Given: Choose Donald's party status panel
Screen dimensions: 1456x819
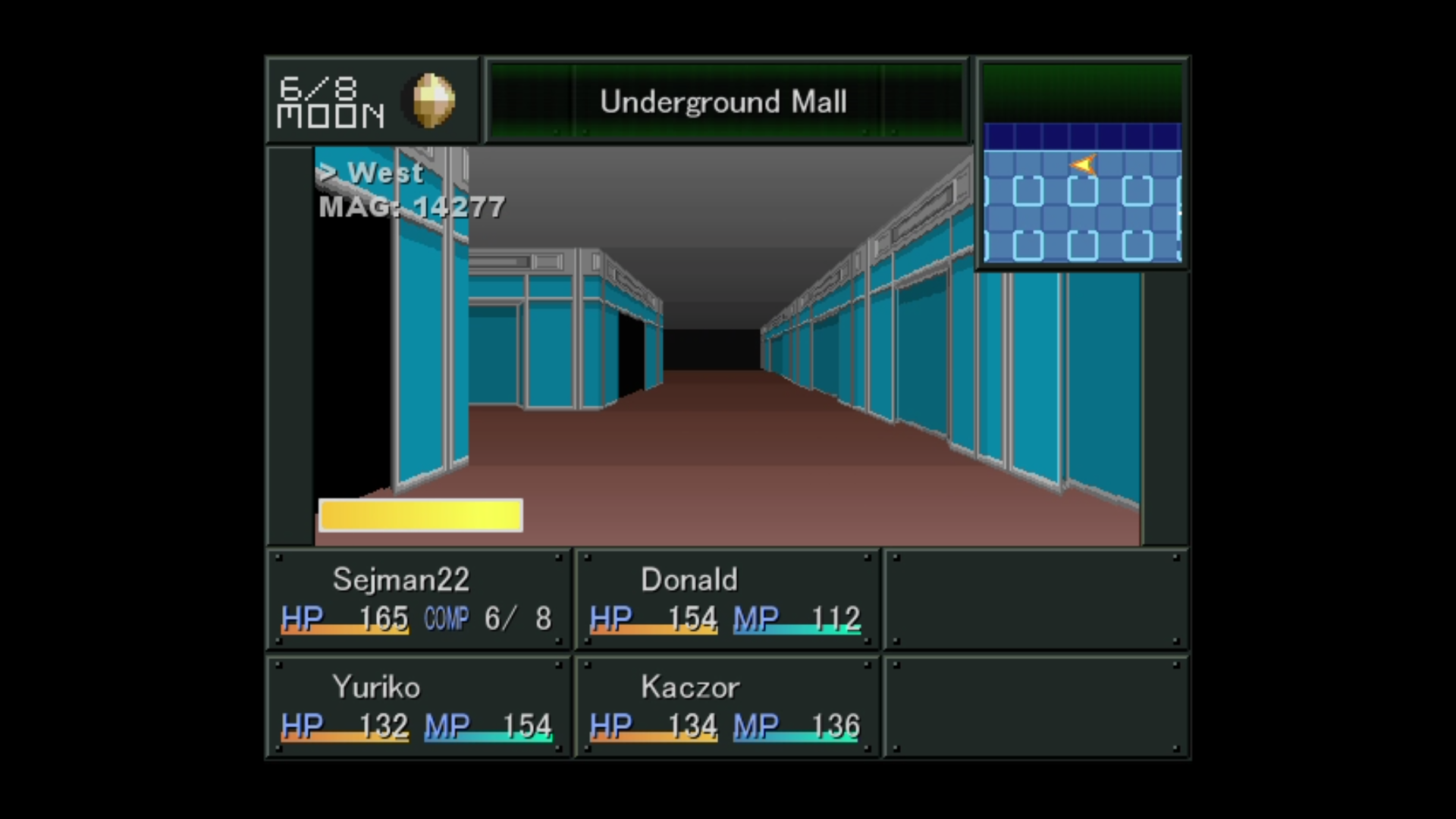Looking at the screenshot, I should (x=726, y=599).
